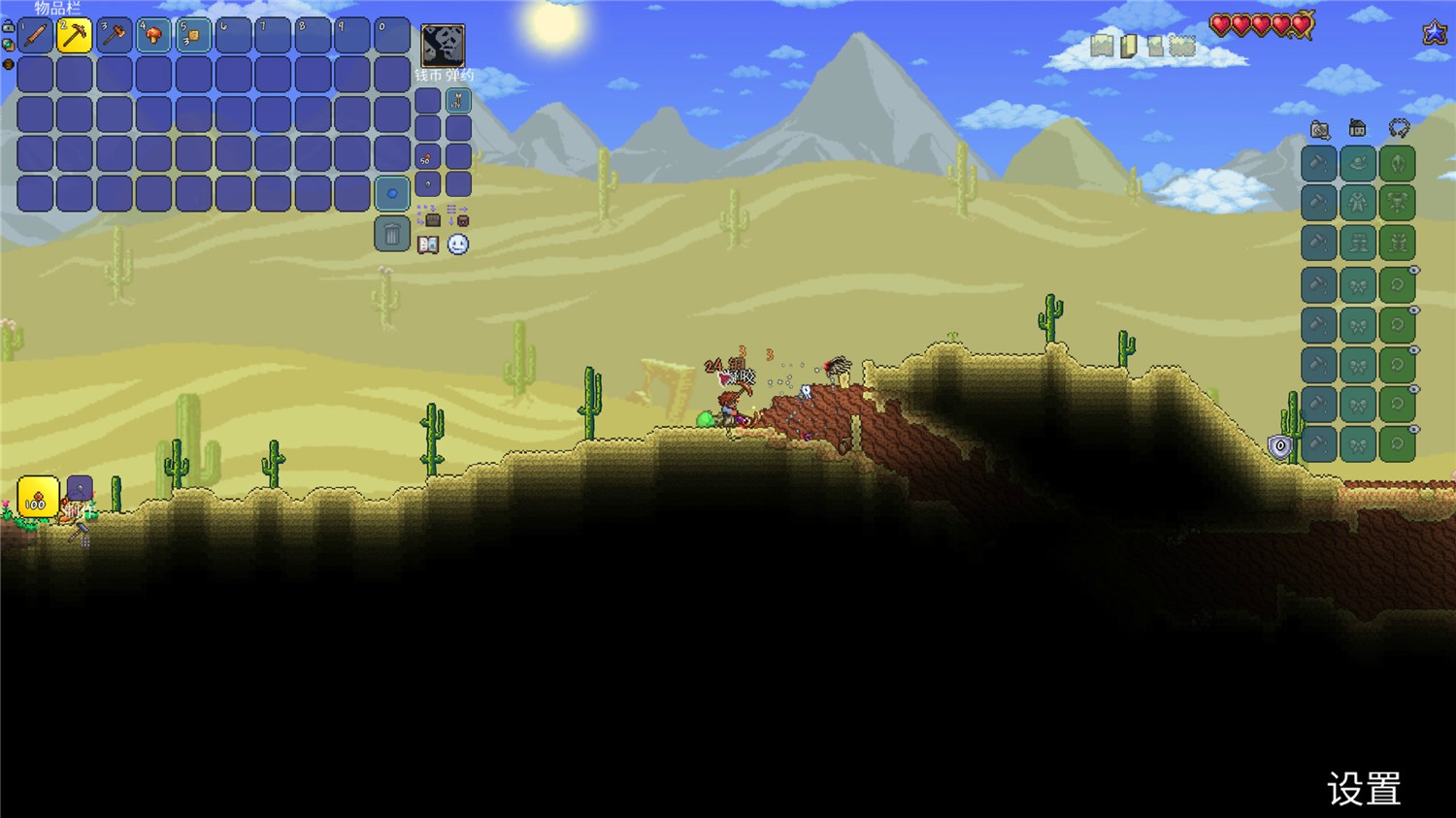This screenshot has height=818, width=1456.
Task: Click the quick stack to nearby chests icon
Action: coord(428,215)
